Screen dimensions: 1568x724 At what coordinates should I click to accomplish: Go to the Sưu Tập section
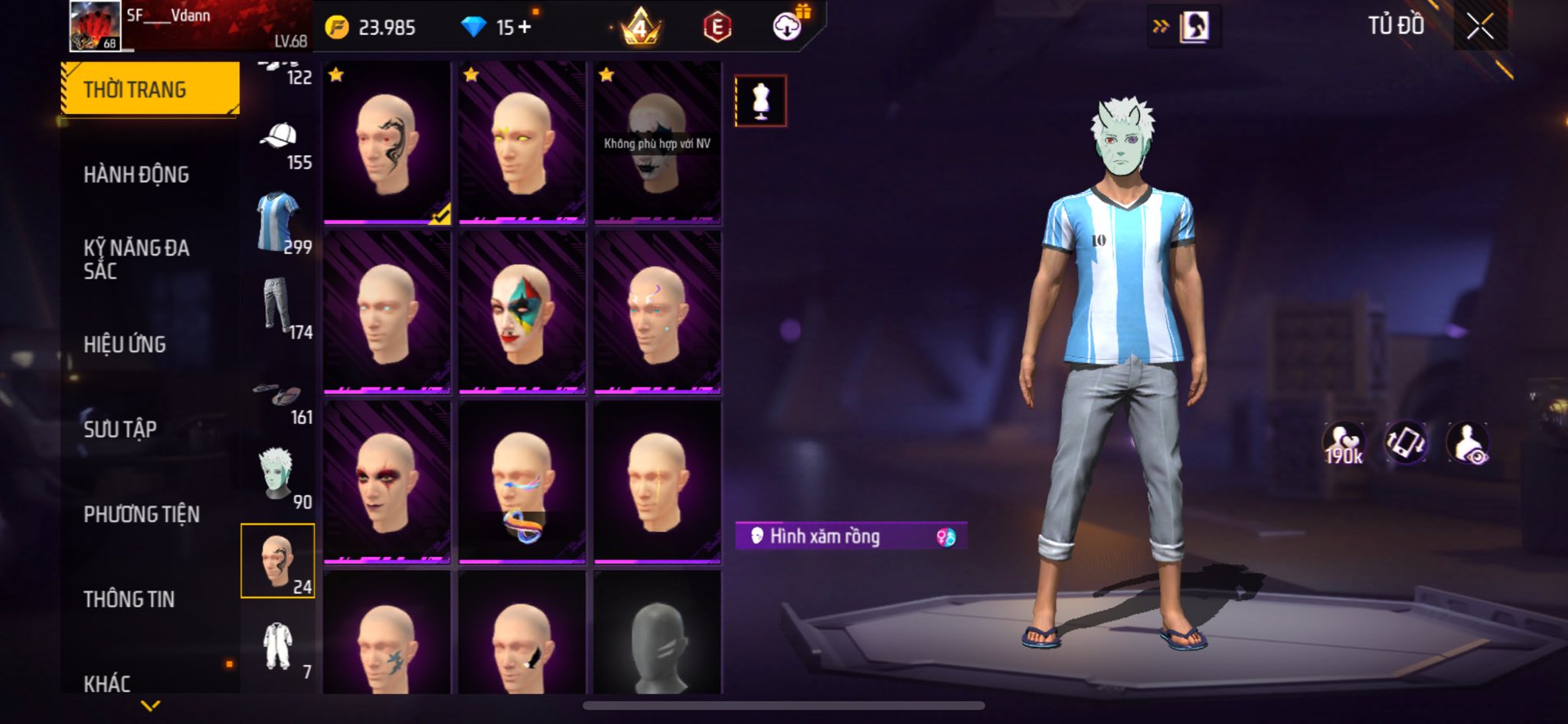pyautogui.click(x=120, y=429)
